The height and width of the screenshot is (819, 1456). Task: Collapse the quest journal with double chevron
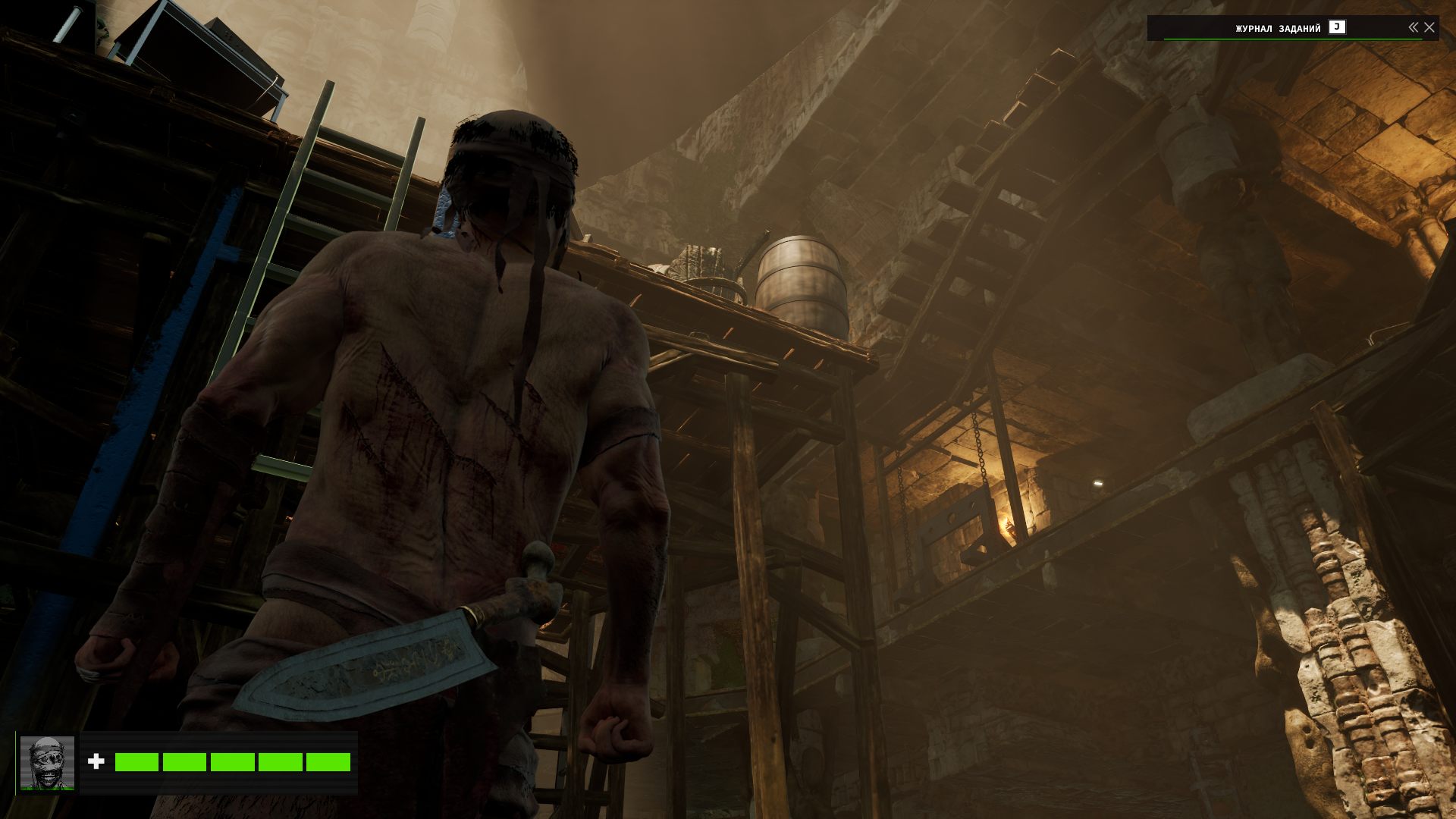tap(1413, 27)
